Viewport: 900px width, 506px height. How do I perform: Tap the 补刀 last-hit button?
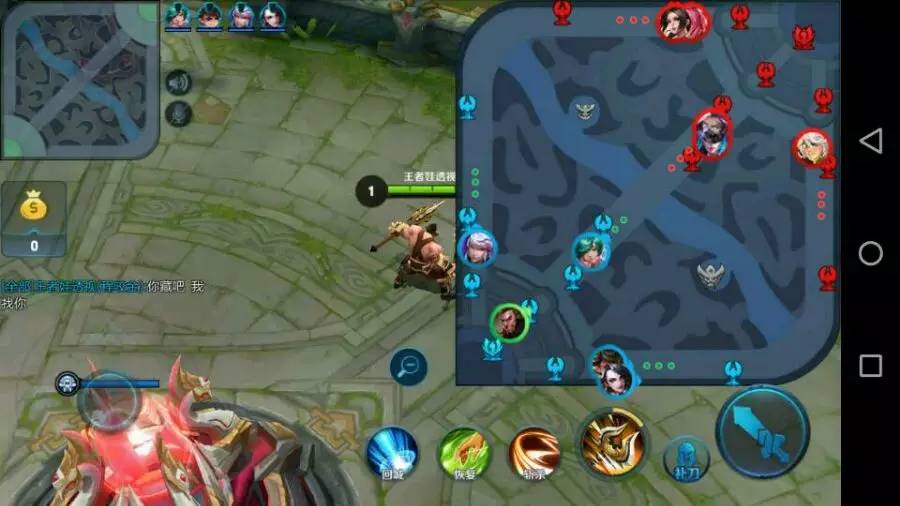pyautogui.click(x=686, y=458)
